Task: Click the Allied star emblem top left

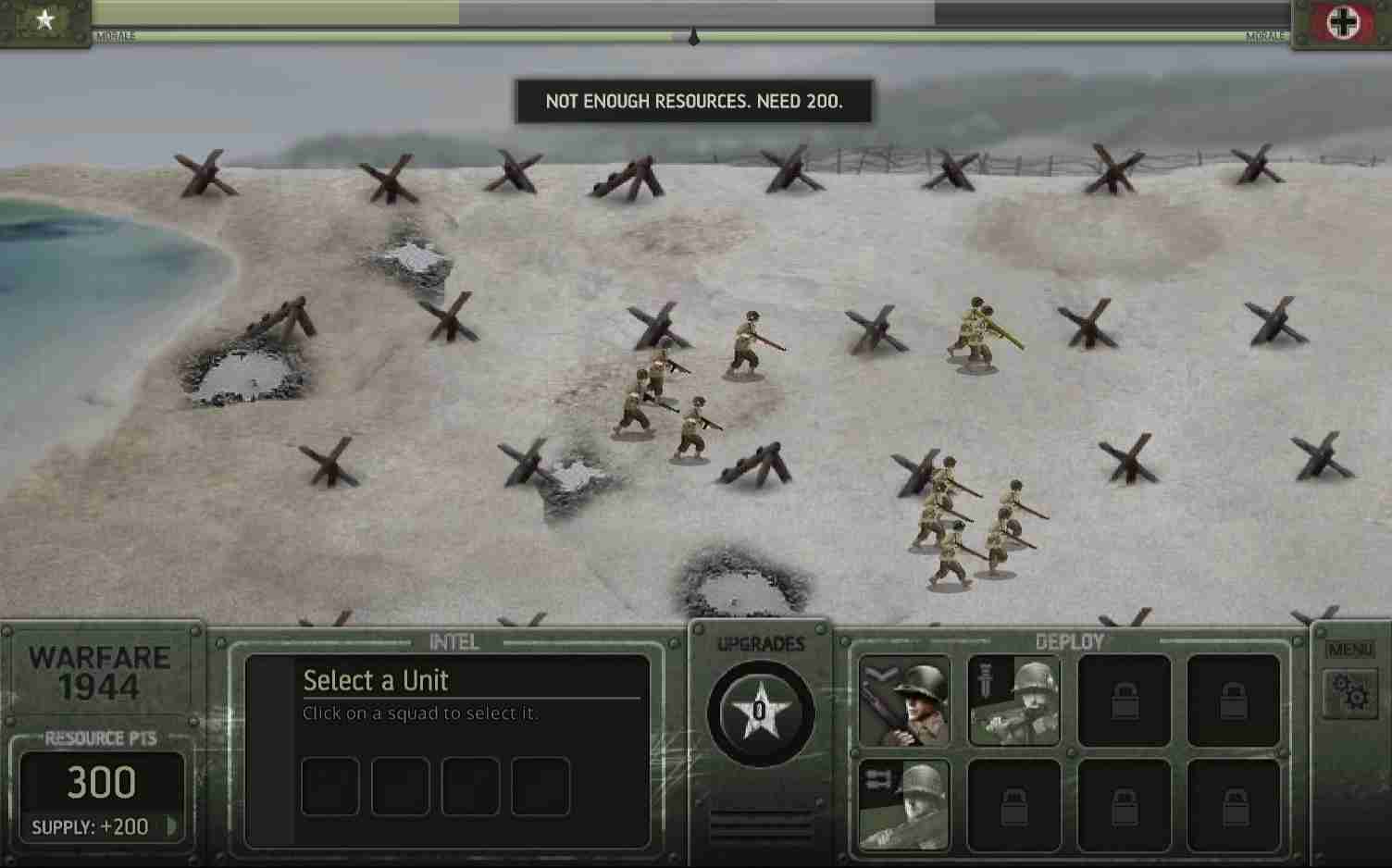Action: (x=46, y=19)
